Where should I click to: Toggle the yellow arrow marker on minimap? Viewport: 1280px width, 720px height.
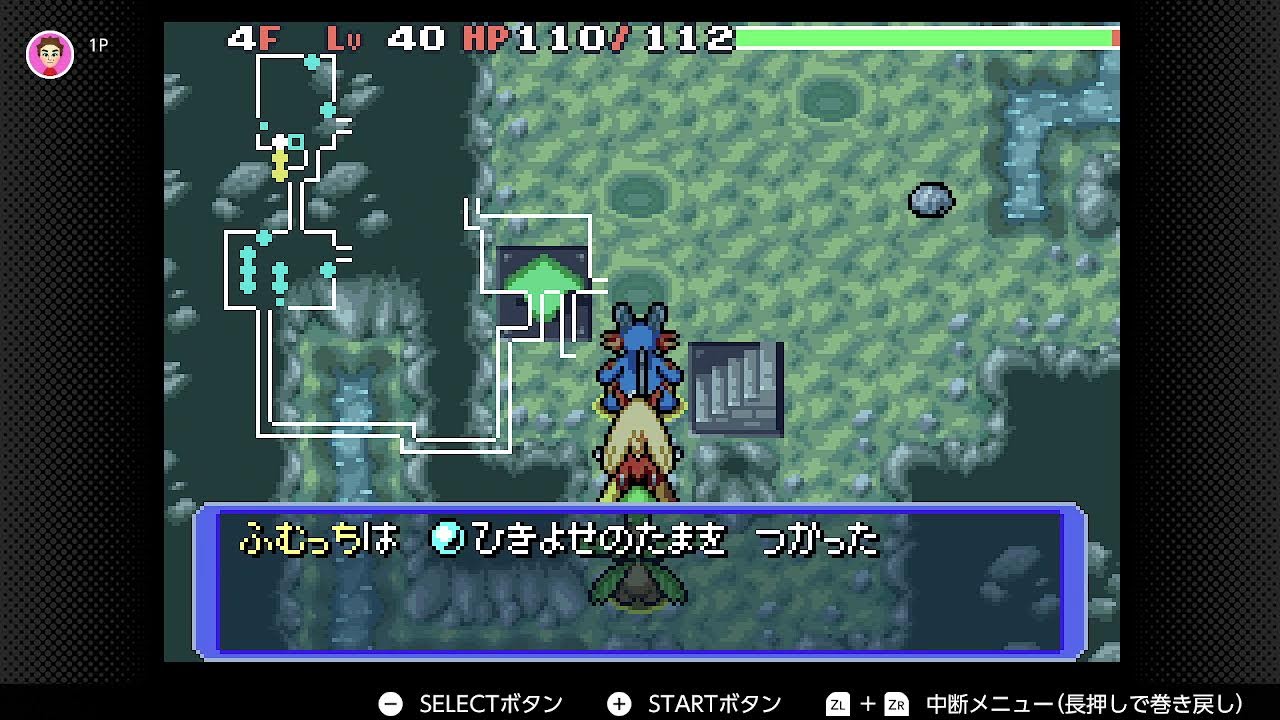point(279,166)
